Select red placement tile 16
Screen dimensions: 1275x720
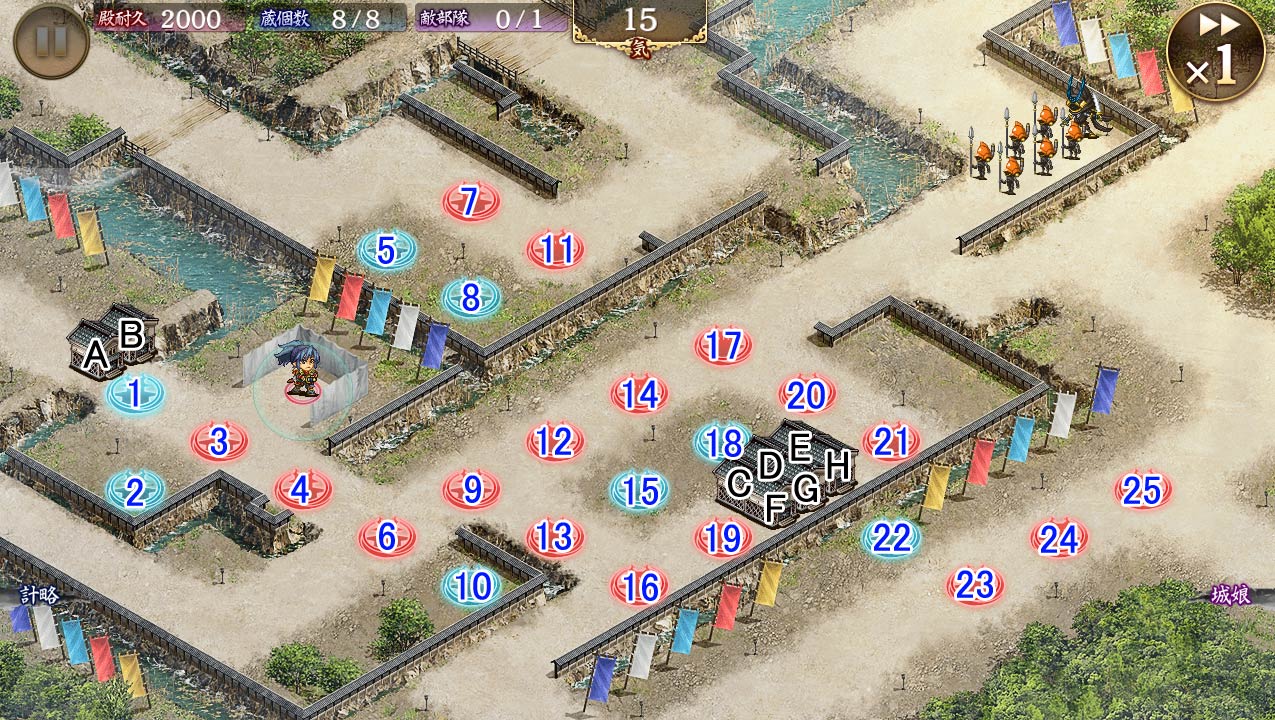639,586
